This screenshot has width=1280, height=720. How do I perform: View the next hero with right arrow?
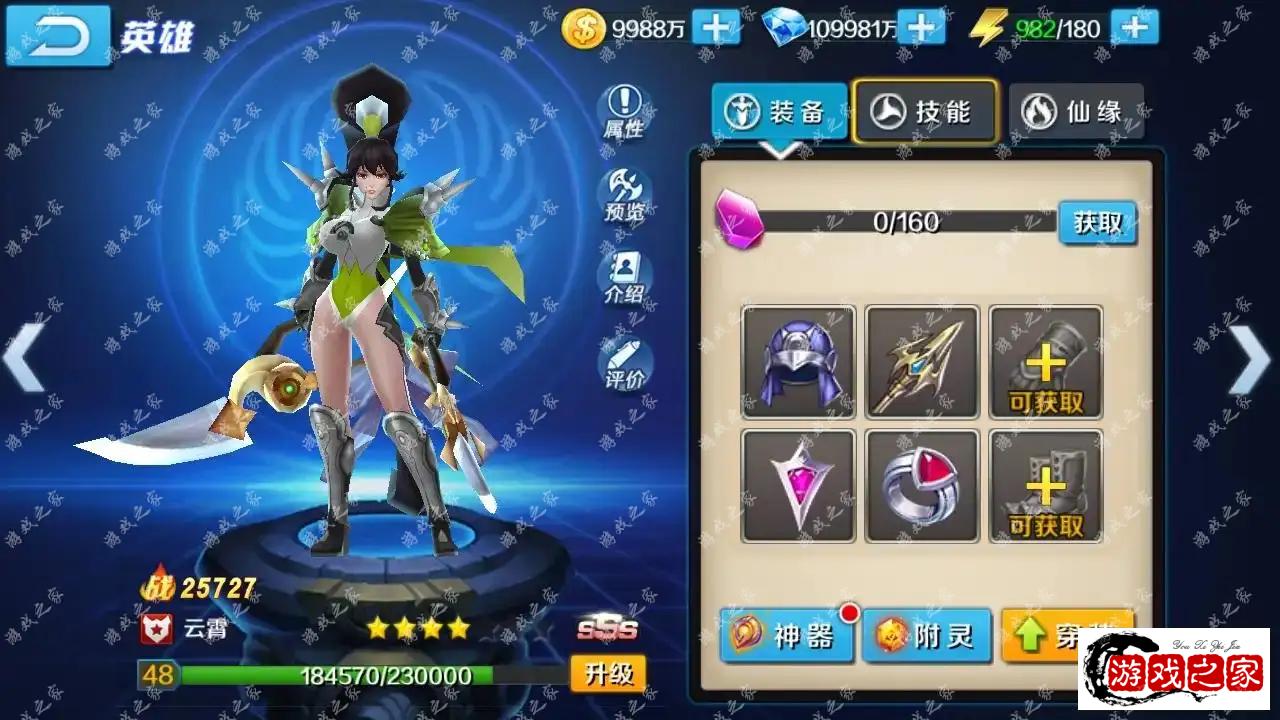point(1250,360)
